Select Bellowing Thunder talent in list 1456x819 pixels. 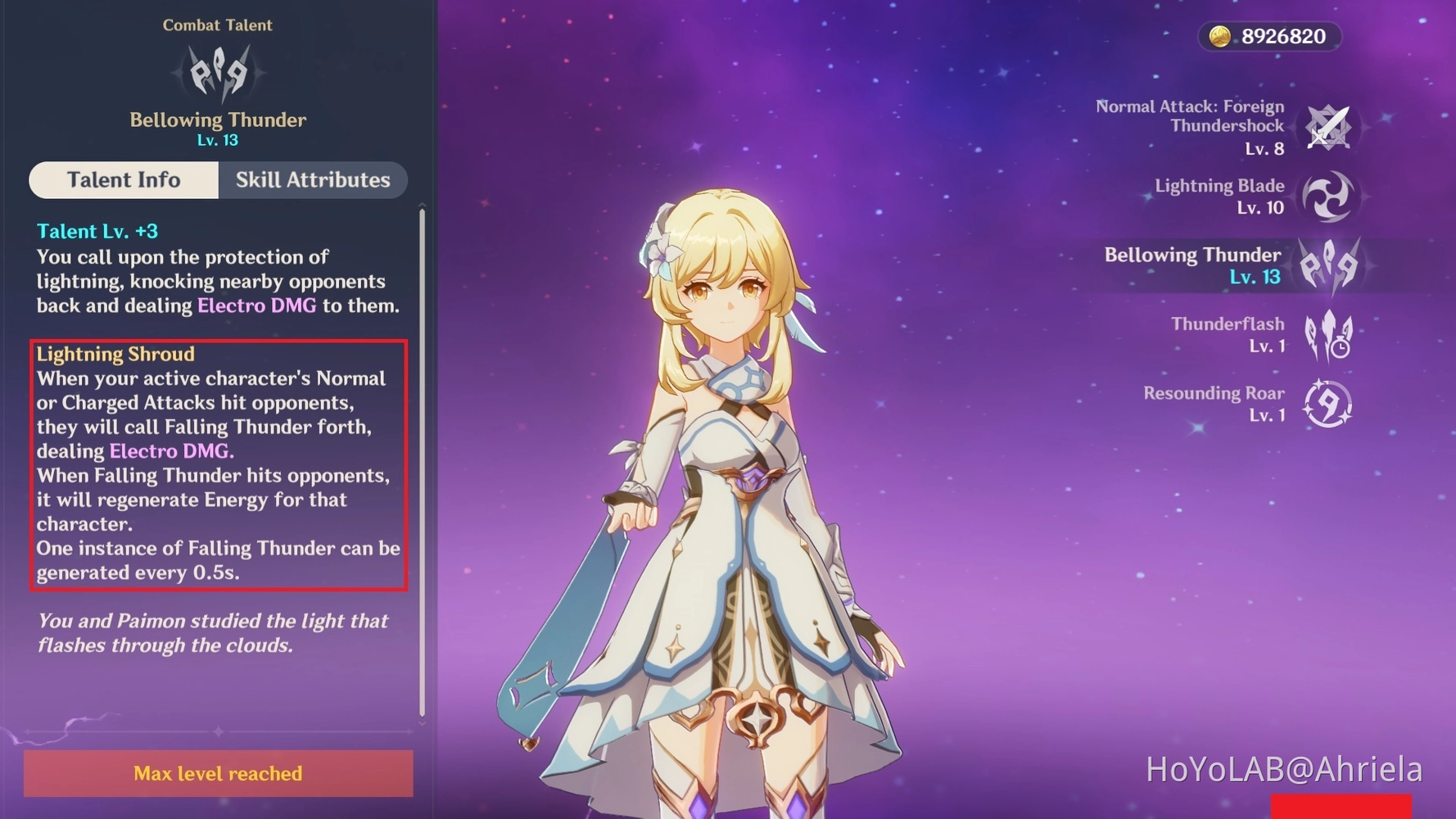[1327, 265]
